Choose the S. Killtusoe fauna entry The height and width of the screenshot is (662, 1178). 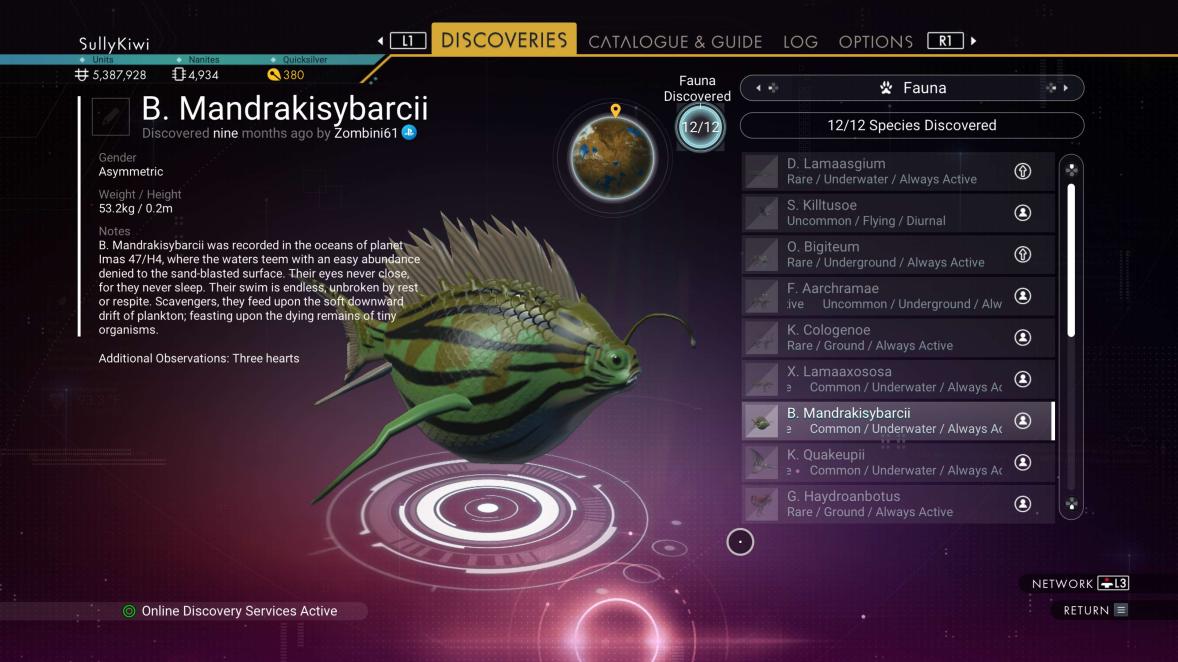click(897, 212)
